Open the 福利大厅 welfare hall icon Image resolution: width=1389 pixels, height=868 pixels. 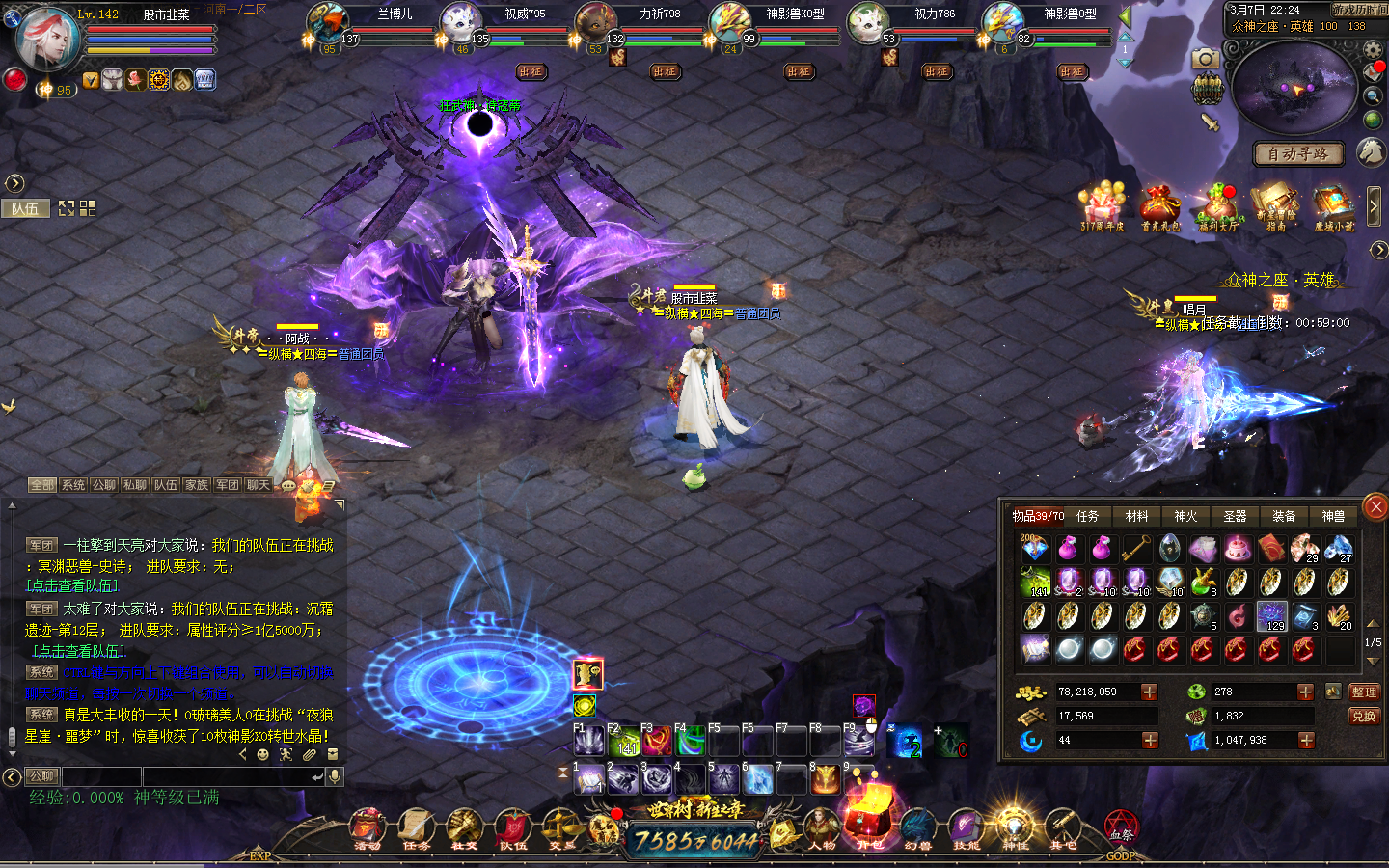[1217, 207]
